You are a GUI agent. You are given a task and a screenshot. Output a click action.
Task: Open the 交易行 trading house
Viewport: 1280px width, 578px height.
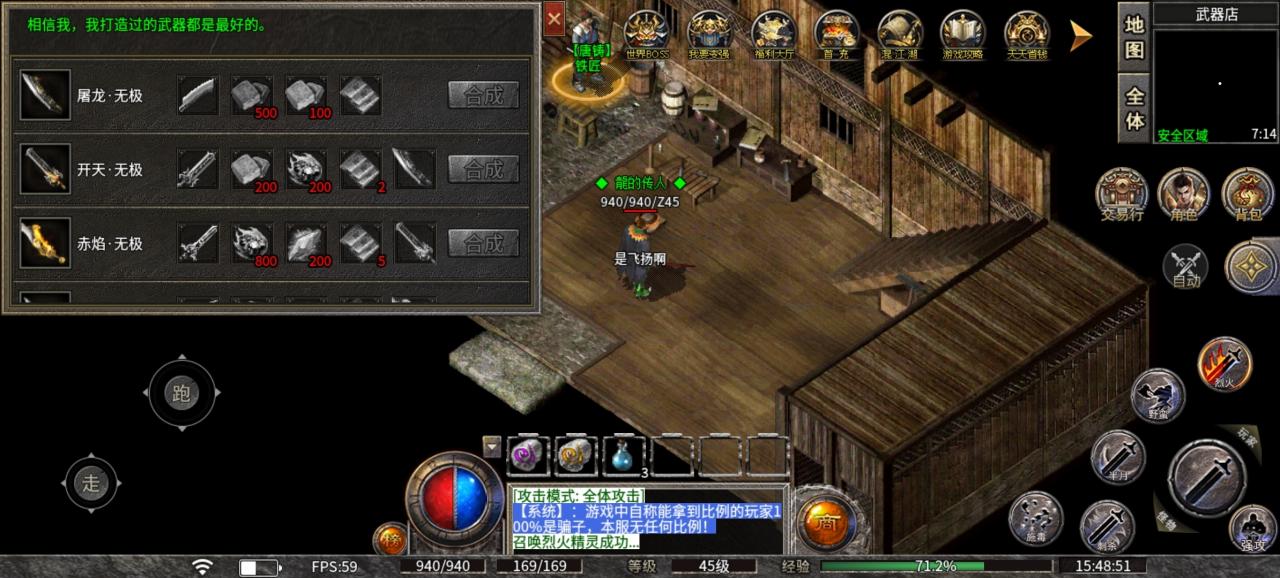[1121, 192]
